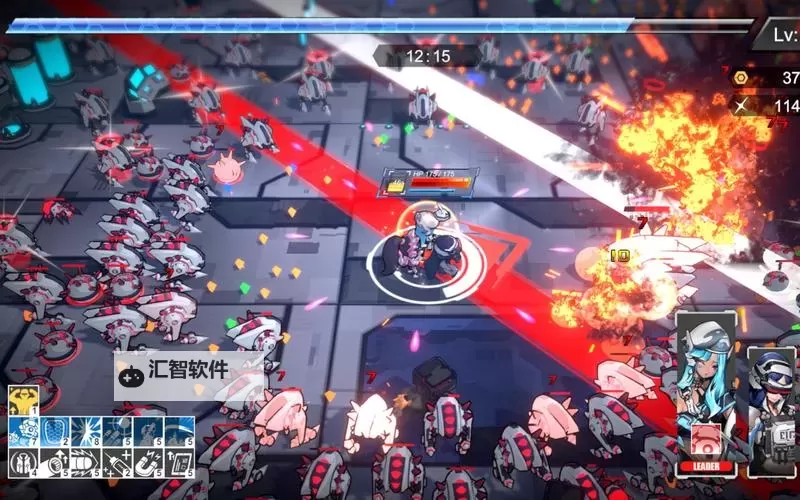800x500 pixels.
Task: Click the syringe healing passive icon
Action: click(x=117, y=462)
